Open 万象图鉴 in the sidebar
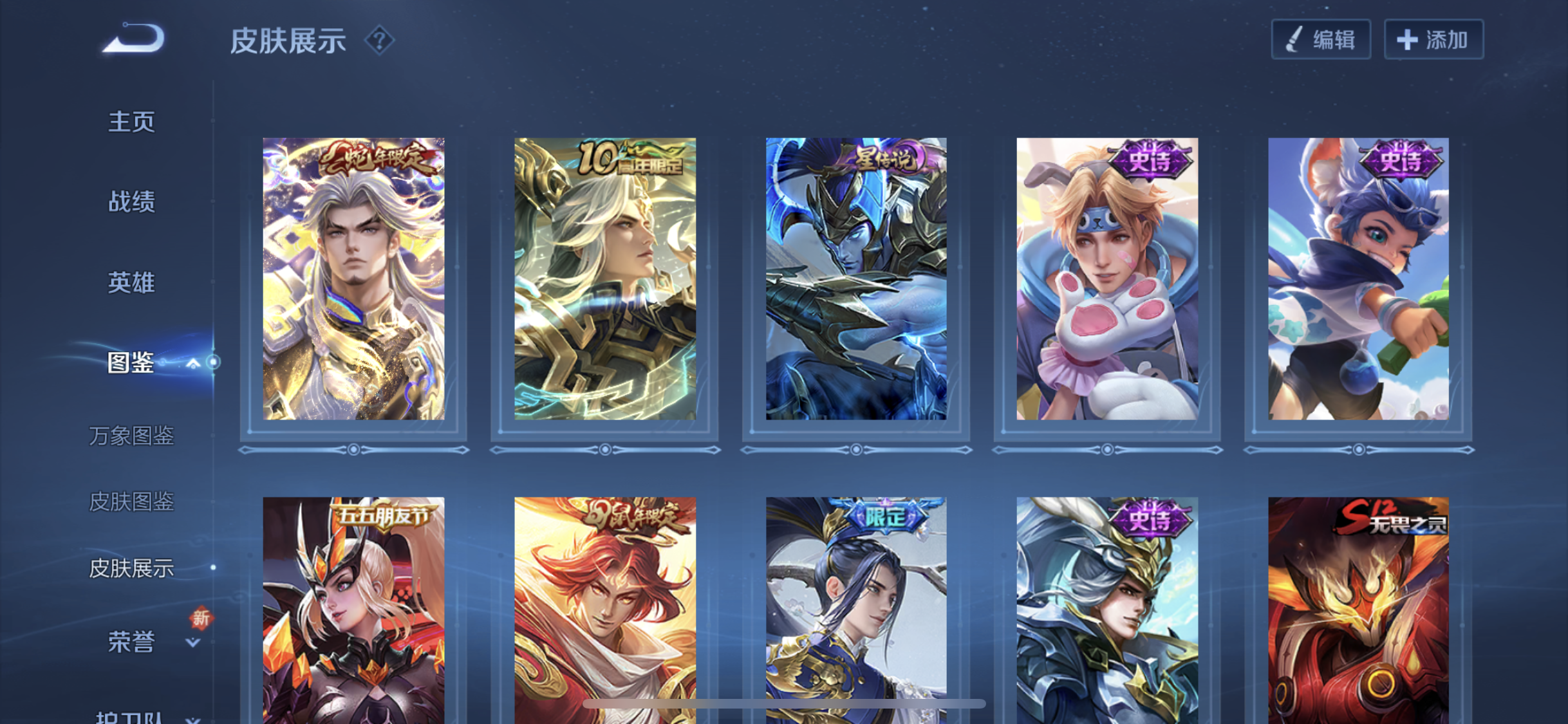Screen dimensions: 1568x724 tap(131, 436)
